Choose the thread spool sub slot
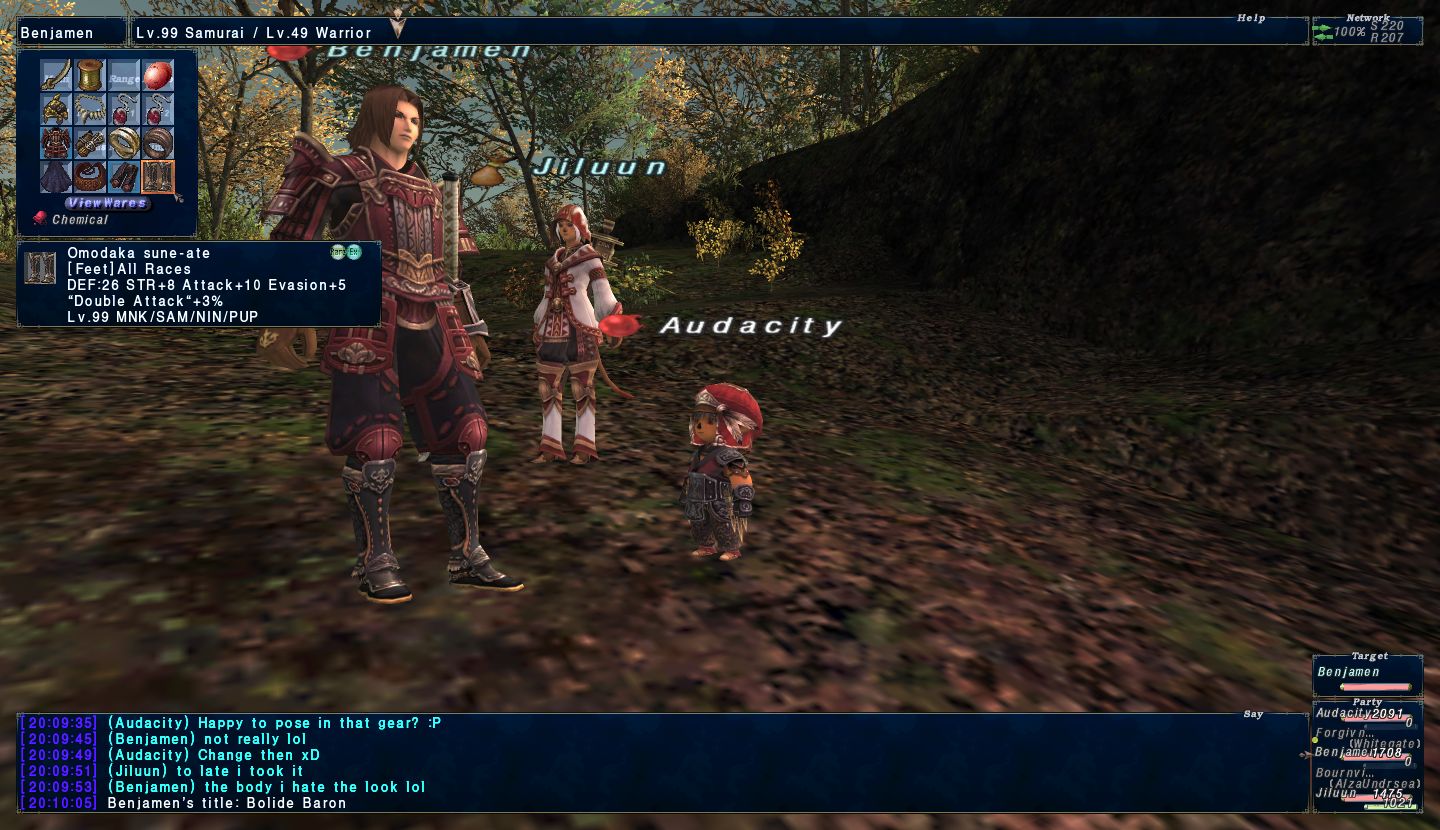 pyautogui.click(x=90, y=75)
